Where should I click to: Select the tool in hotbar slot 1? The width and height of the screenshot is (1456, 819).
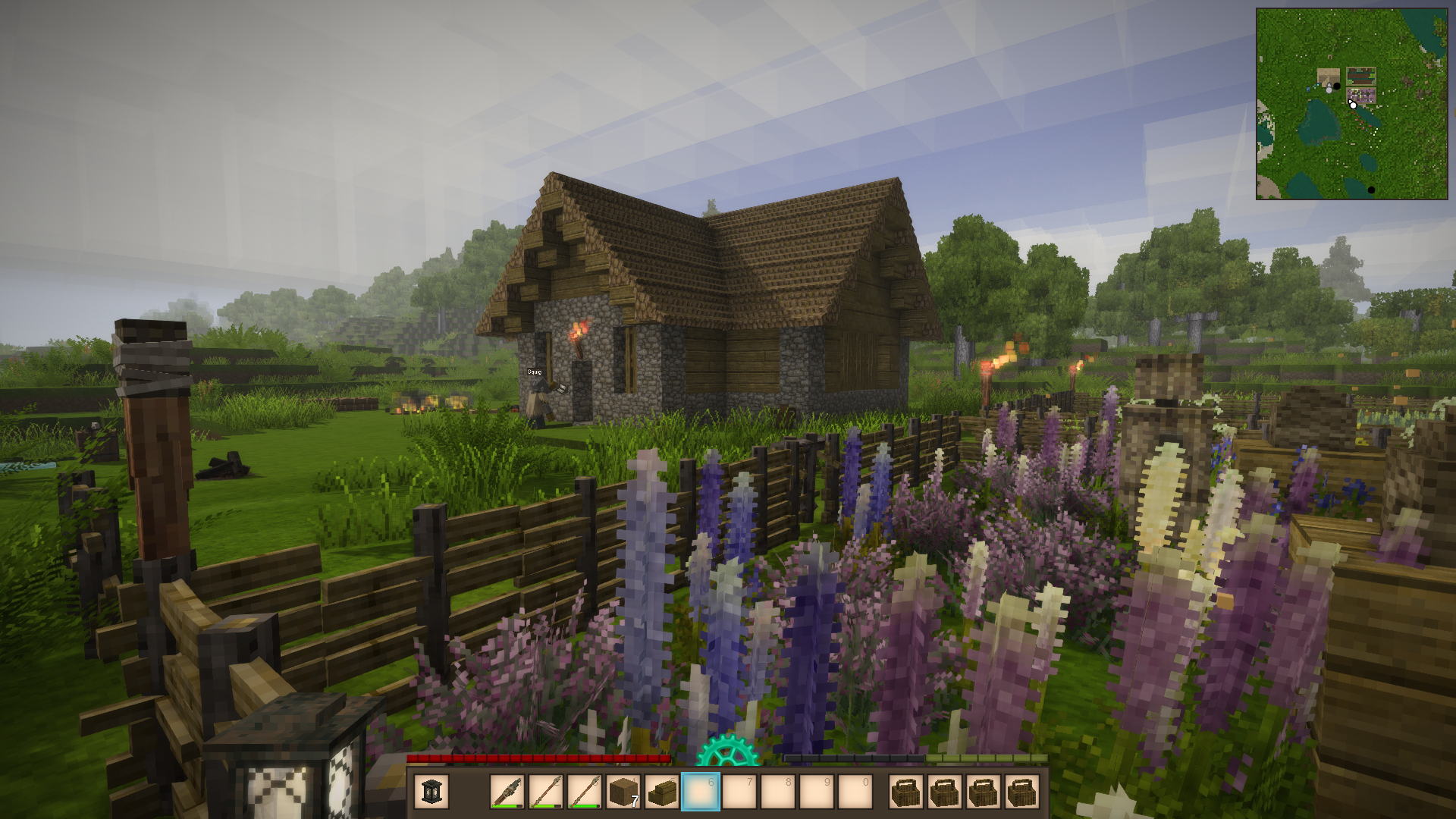click(x=507, y=792)
